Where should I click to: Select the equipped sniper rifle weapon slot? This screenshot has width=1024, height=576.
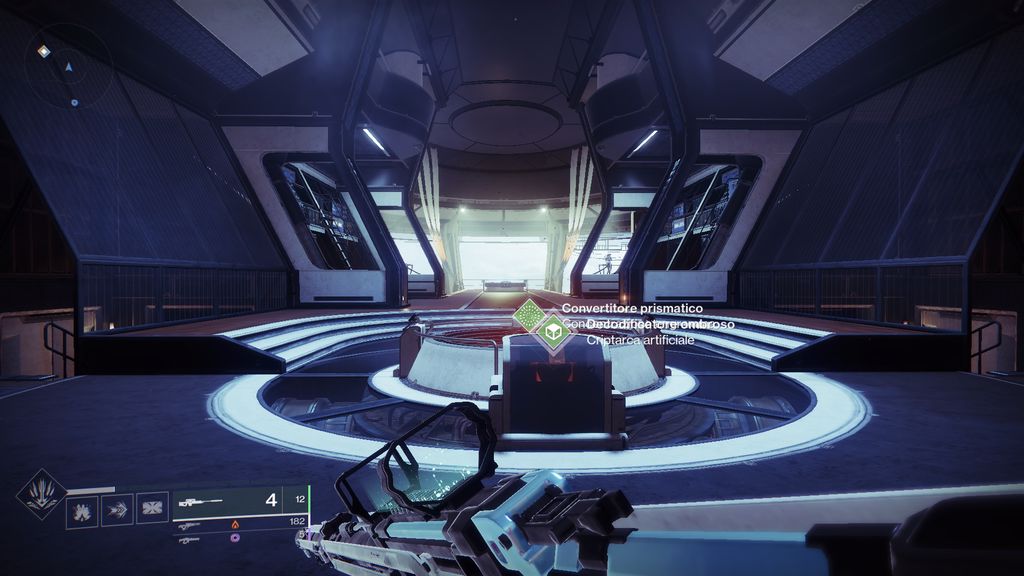(x=240, y=502)
